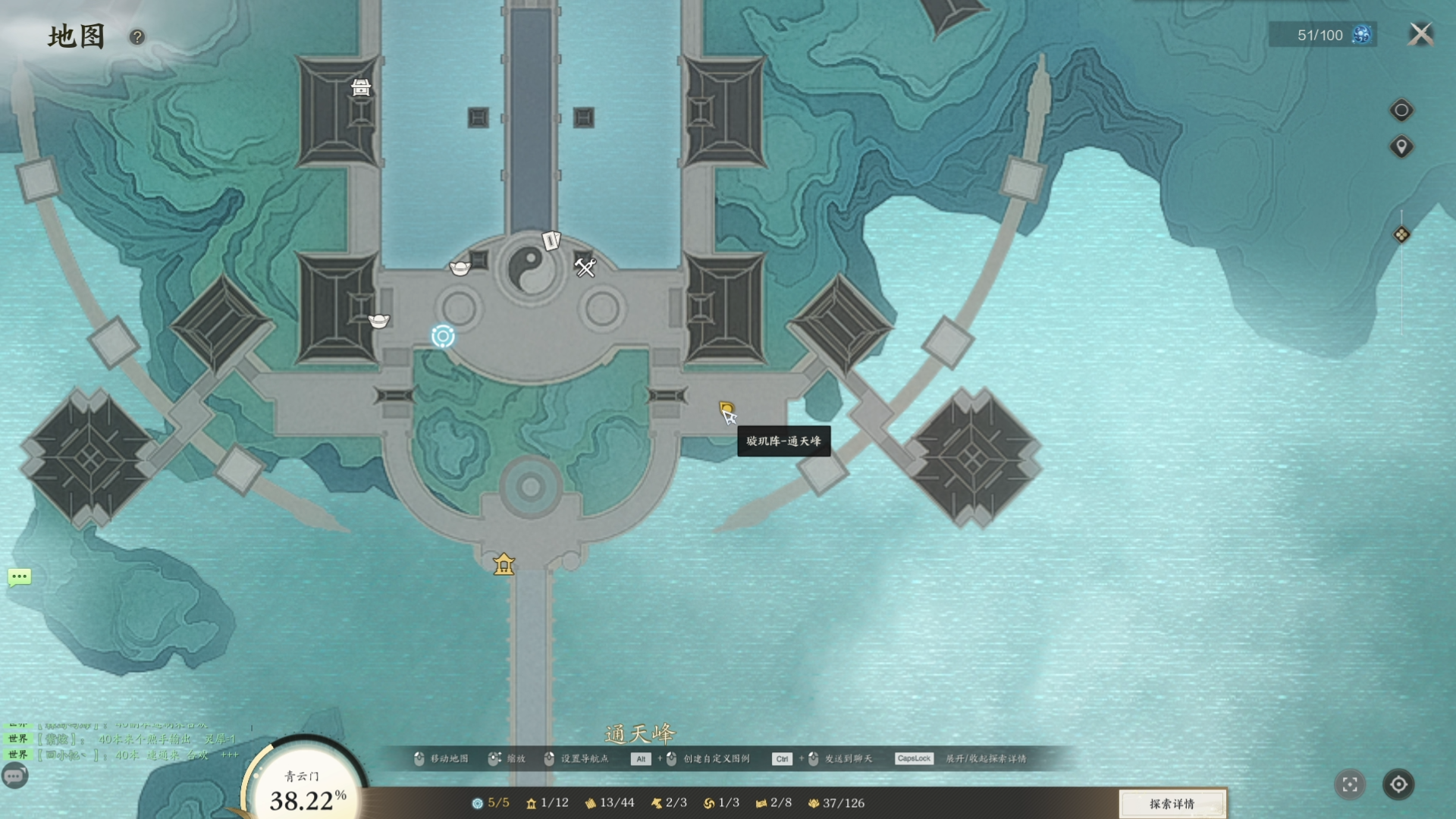Image resolution: width=1456 pixels, height=819 pixels.
Task: Select the glowing blue teleport marker
Action: [x=443, y=336]
